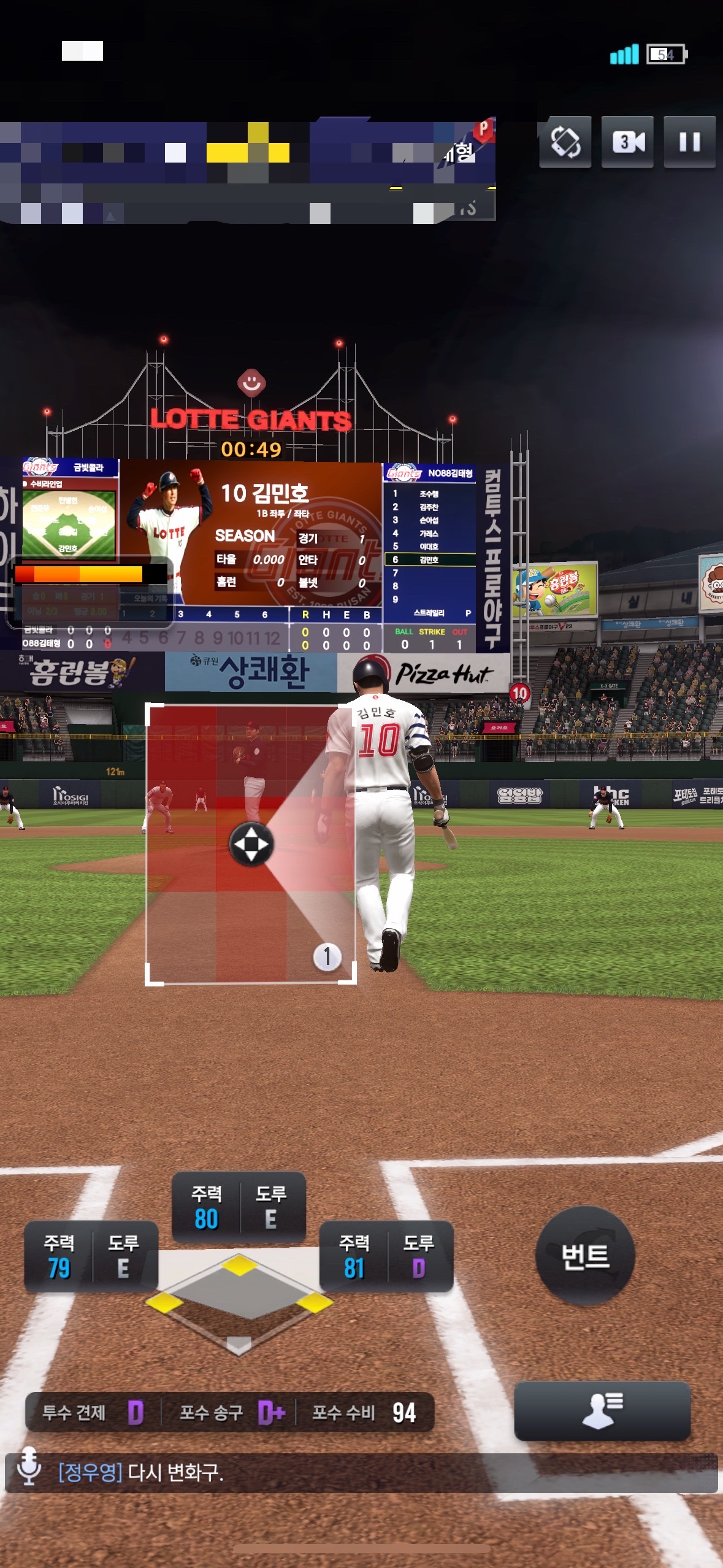Select the third base runner panel showing 79
Viewport: 723px width, 1568px height.
pos(91,1256)
